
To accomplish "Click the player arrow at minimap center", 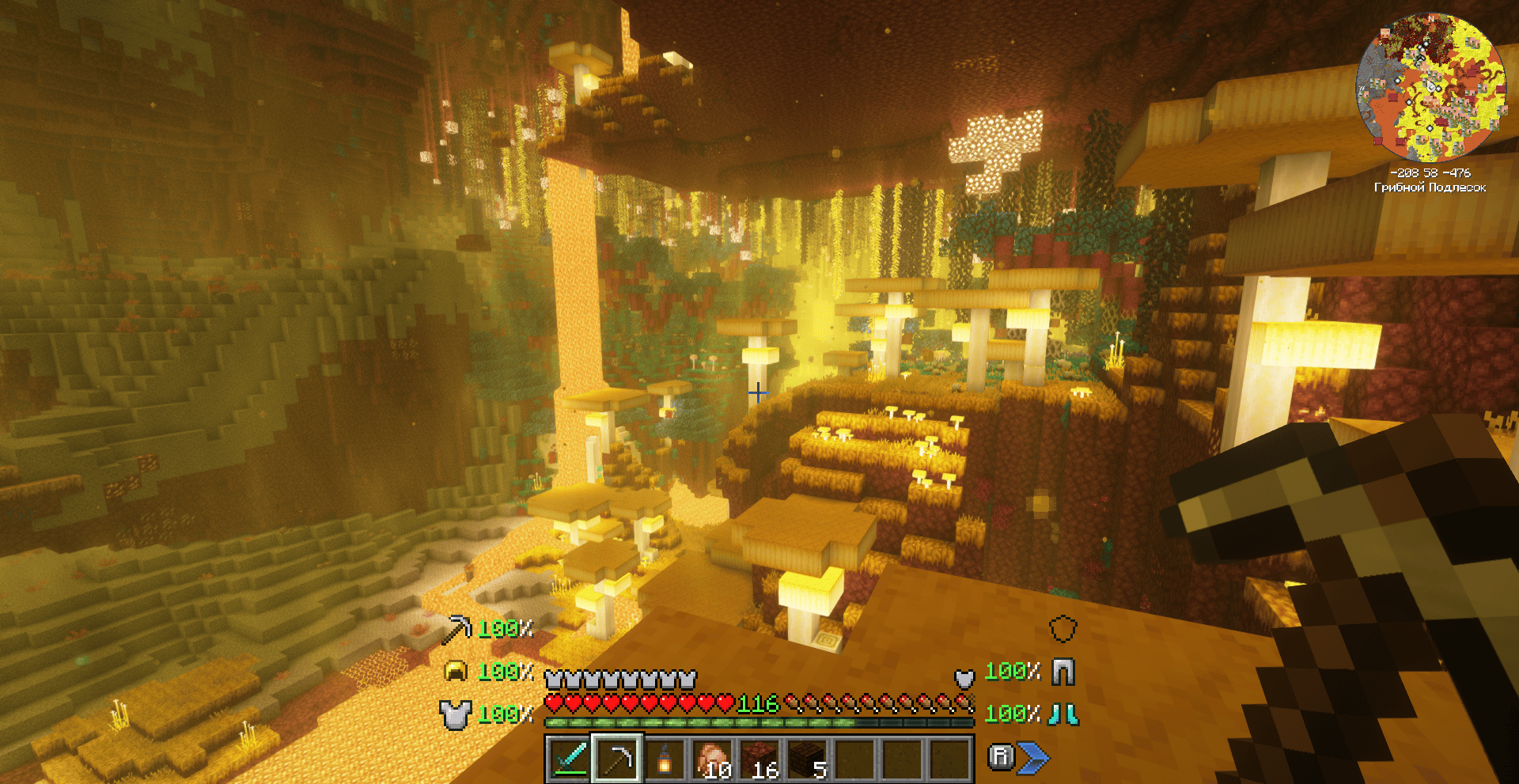I will click(1430, 85).
